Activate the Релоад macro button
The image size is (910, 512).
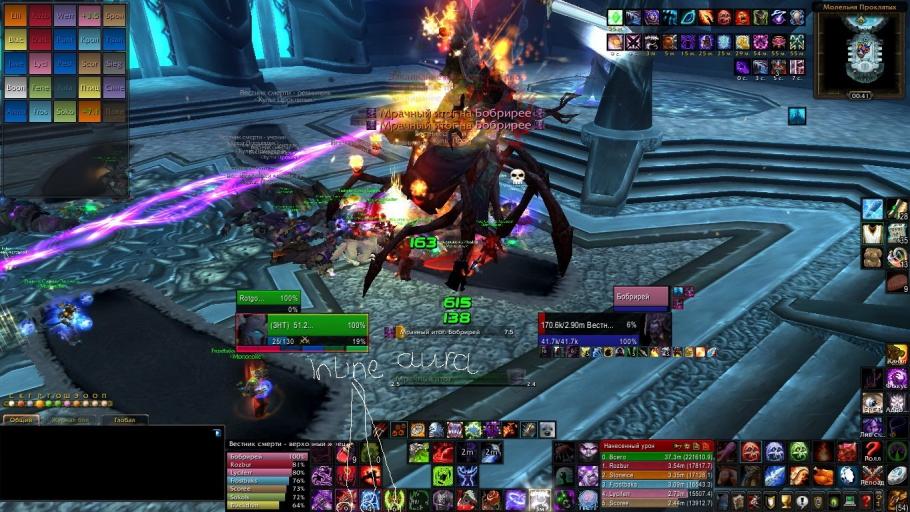(x=873, y=476)
